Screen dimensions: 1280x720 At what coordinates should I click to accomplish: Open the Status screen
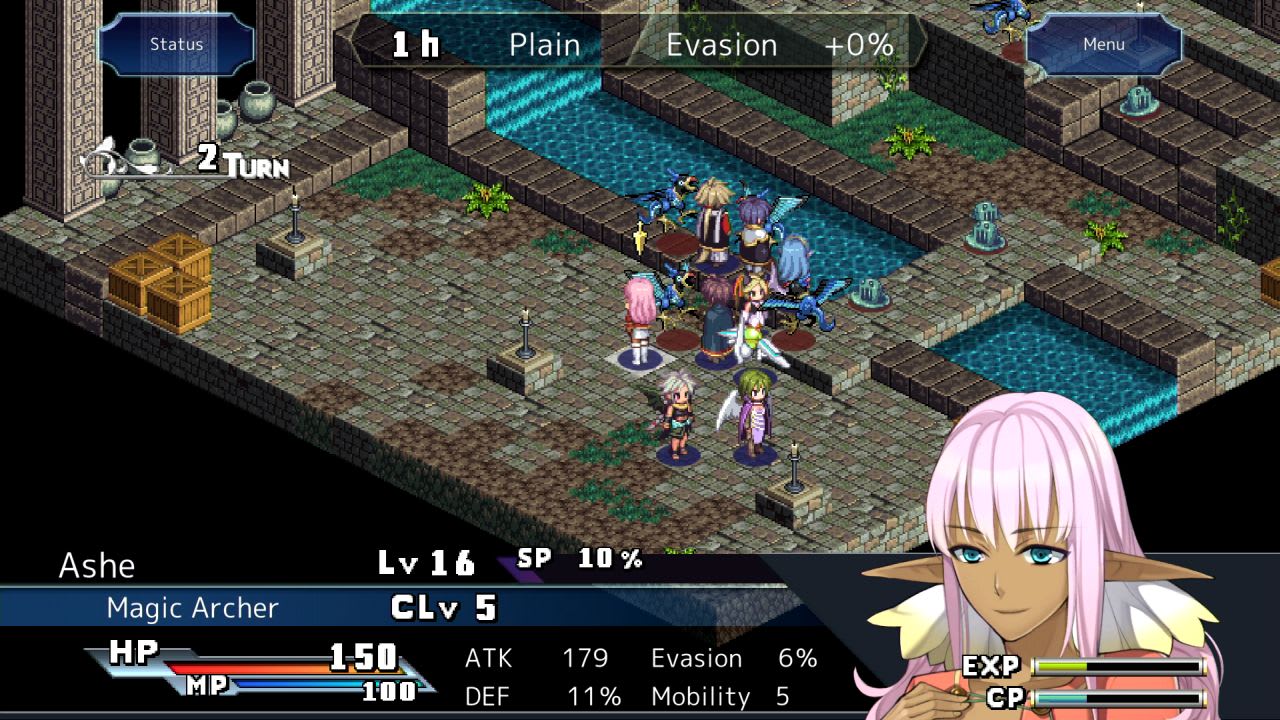click(x=175, y=43)
